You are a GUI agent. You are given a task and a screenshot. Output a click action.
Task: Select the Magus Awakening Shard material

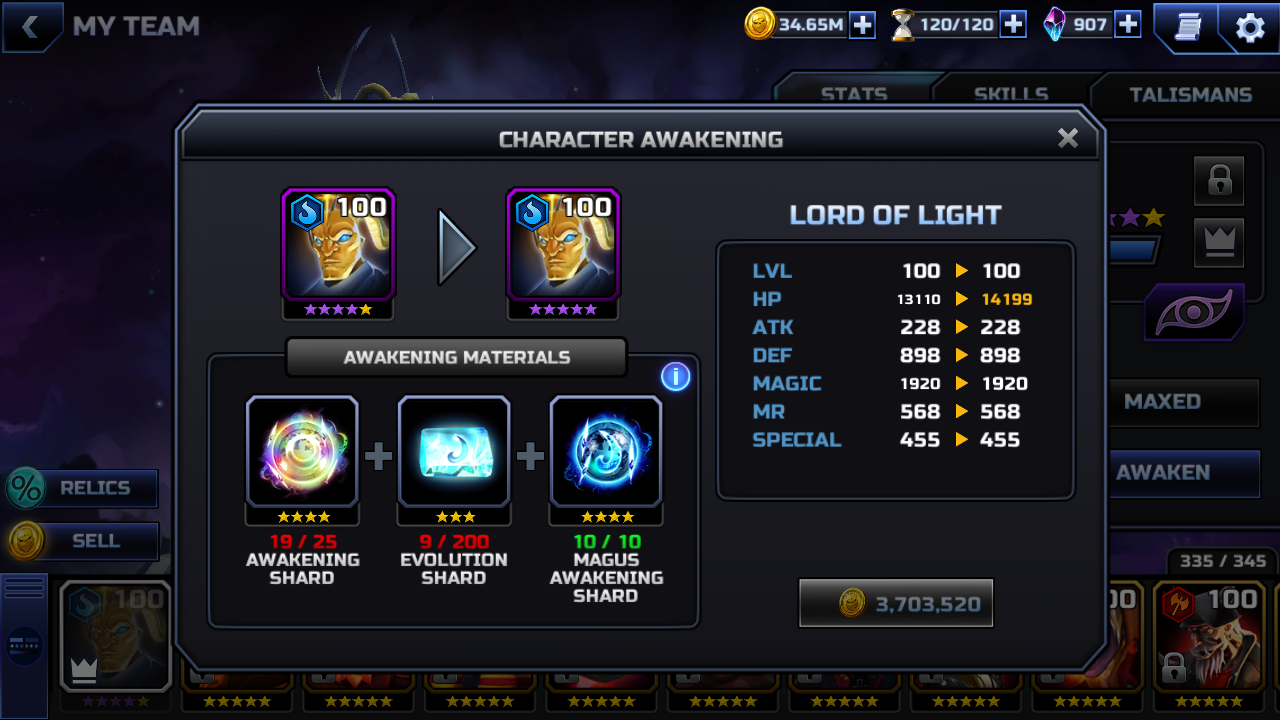(x=606, y=452)
